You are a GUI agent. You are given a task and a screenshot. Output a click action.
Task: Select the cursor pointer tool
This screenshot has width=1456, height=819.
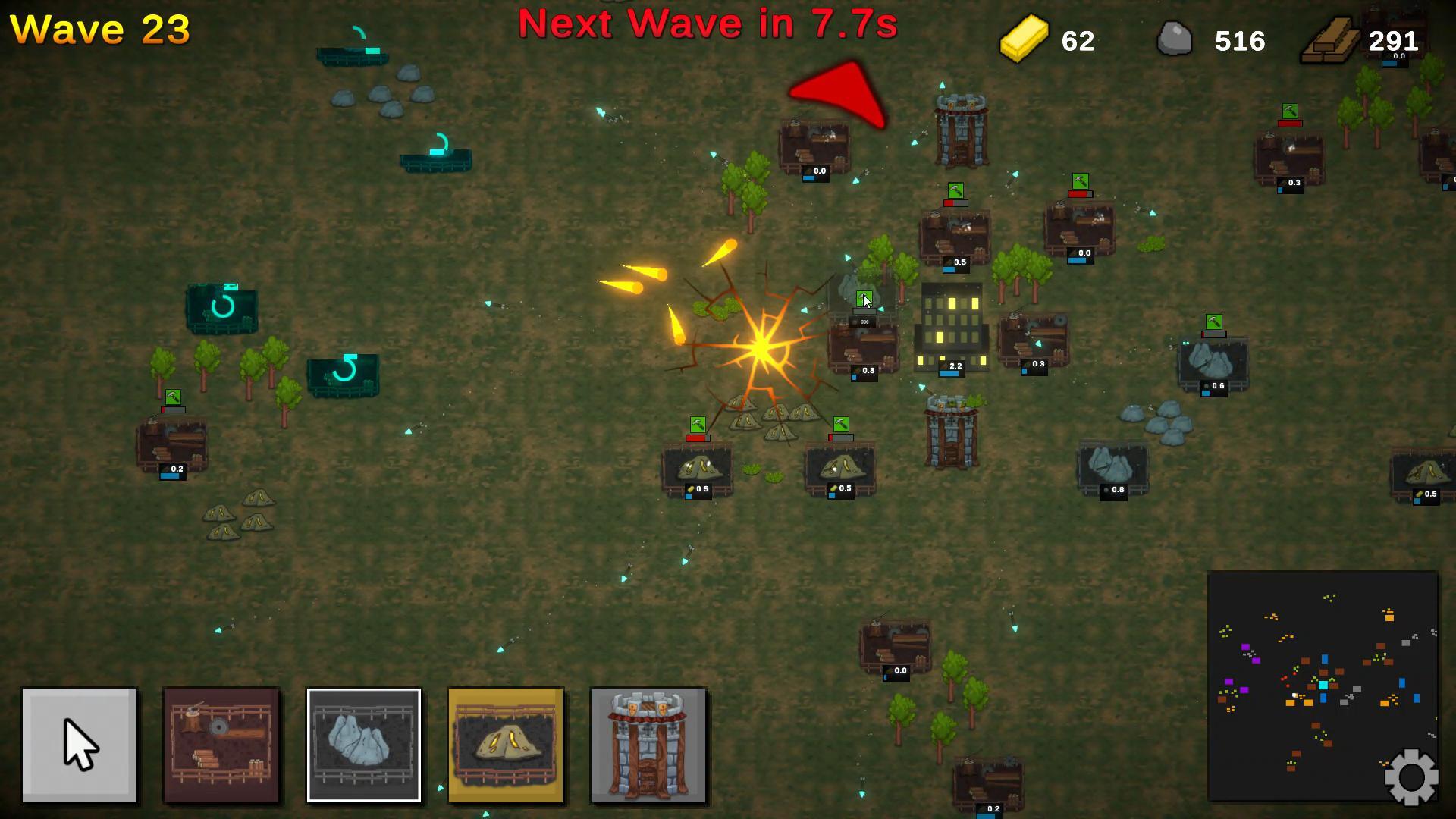(80, 745)
